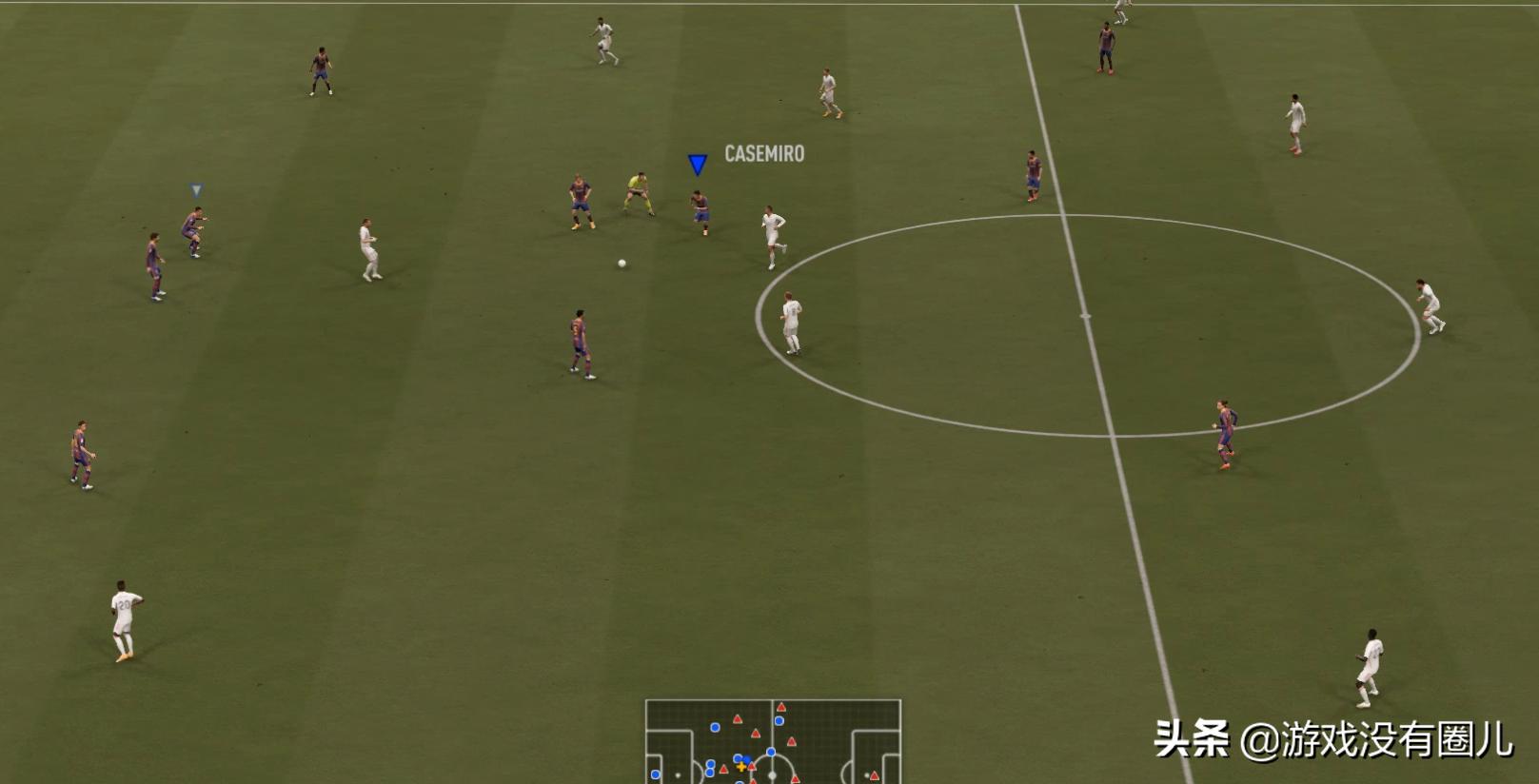
Task: Click the small faded triangle indicator on the left field
Action: [197, 188]
